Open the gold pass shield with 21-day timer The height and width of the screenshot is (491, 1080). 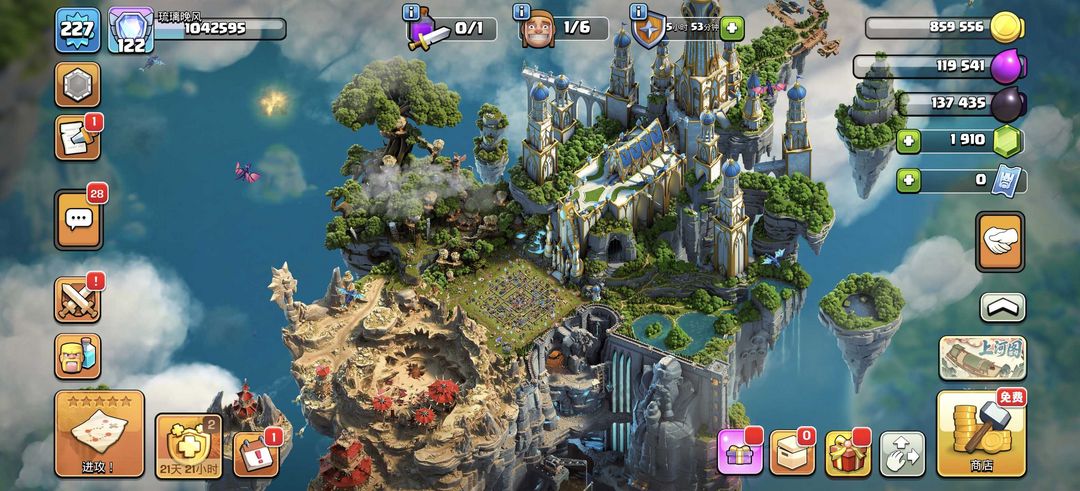coord(188,445)
